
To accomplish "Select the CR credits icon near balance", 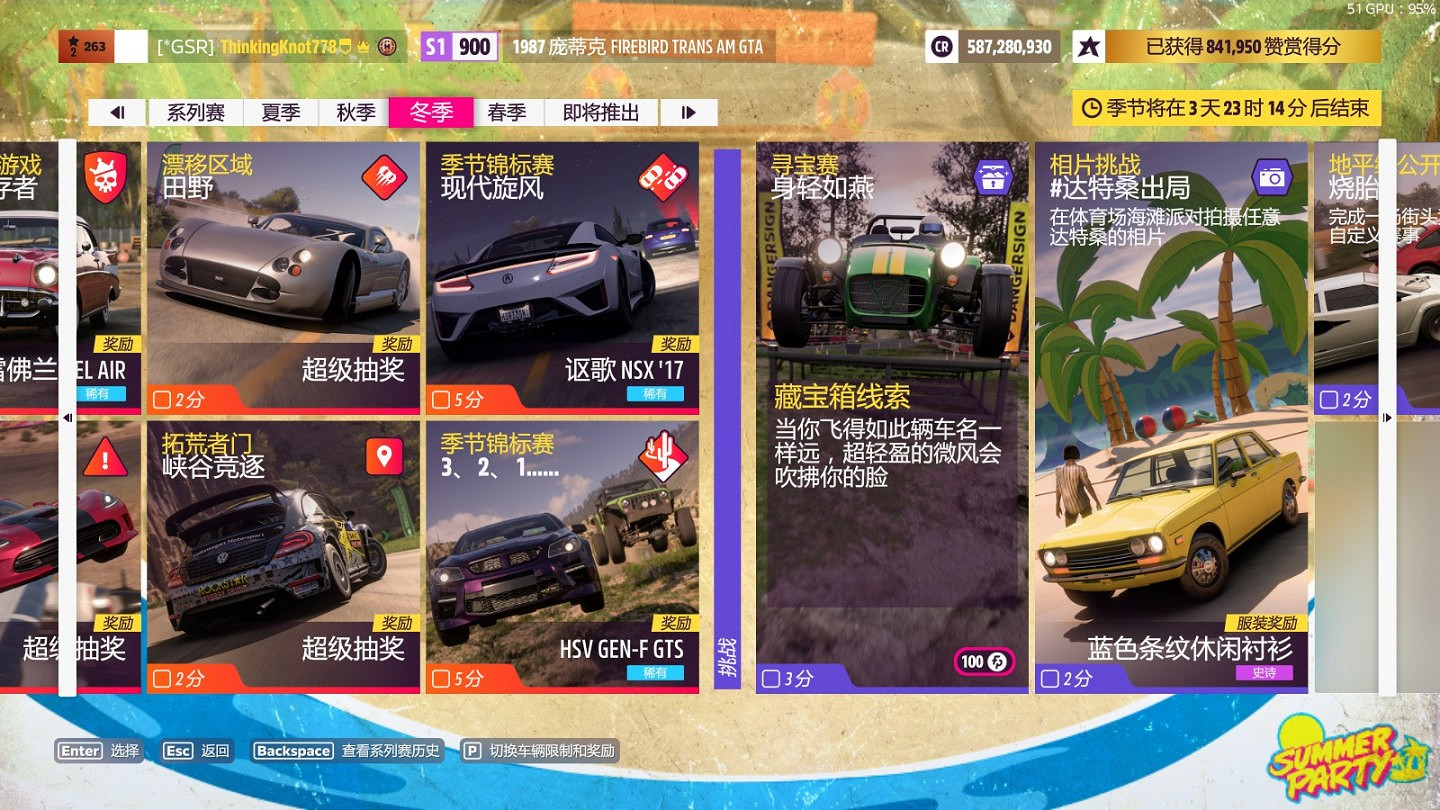I will coord(940,46).
